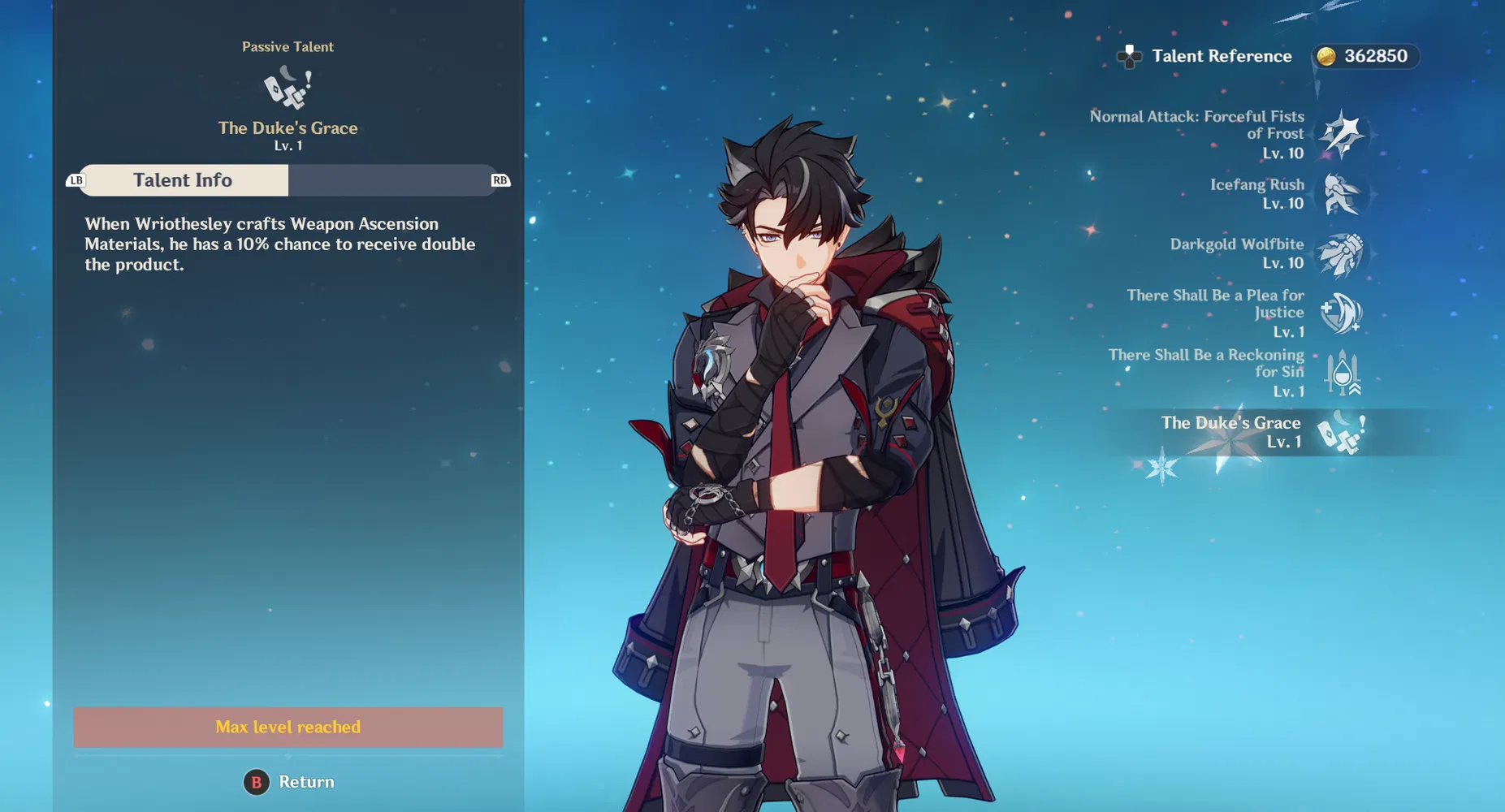Image resolution: width=1505 pixels, height=812 pixels.
Task: Select The Duke's Grace passive in the talent list
Action: [1341, 432]
